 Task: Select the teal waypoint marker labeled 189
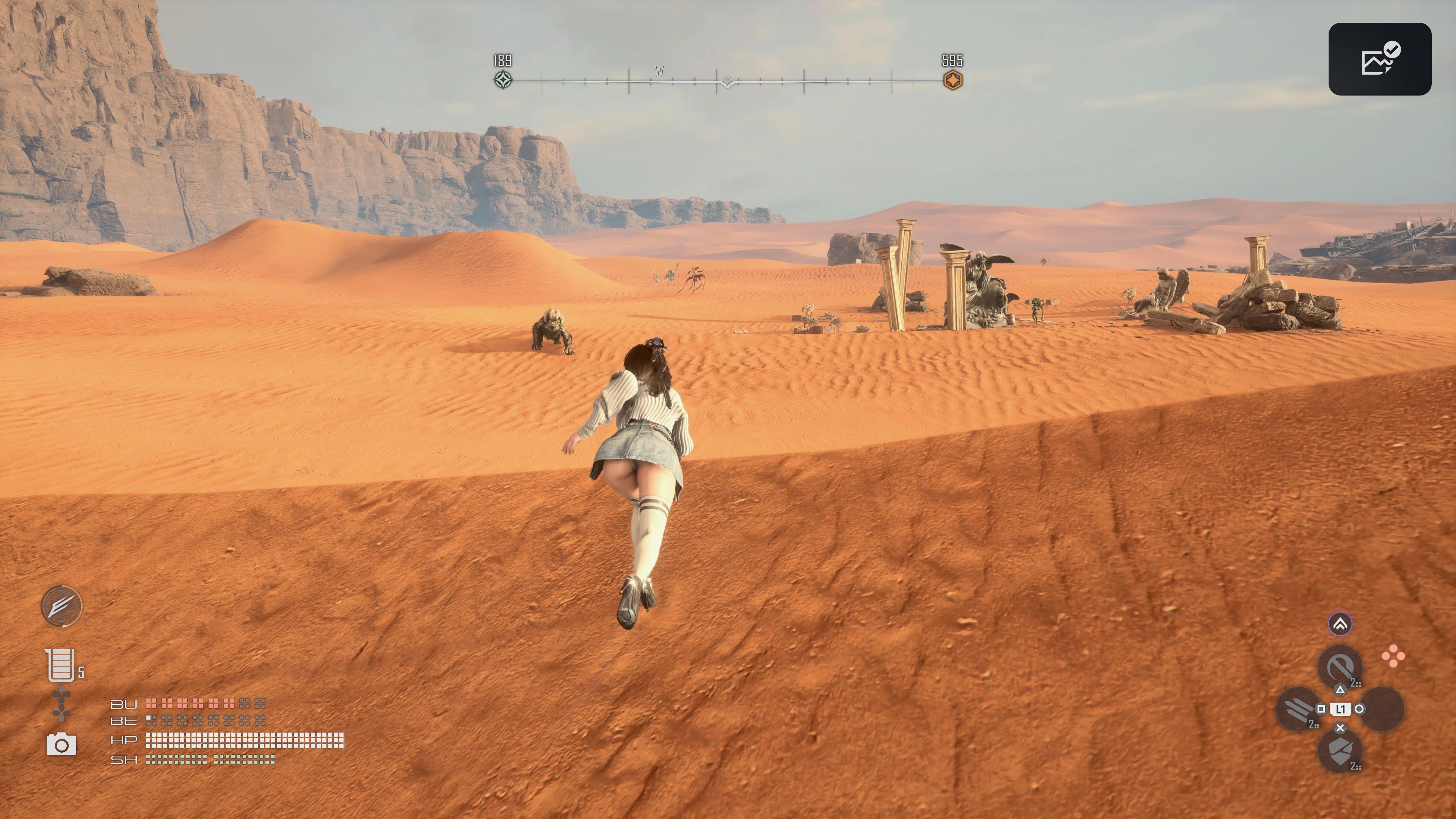point(503,80)
